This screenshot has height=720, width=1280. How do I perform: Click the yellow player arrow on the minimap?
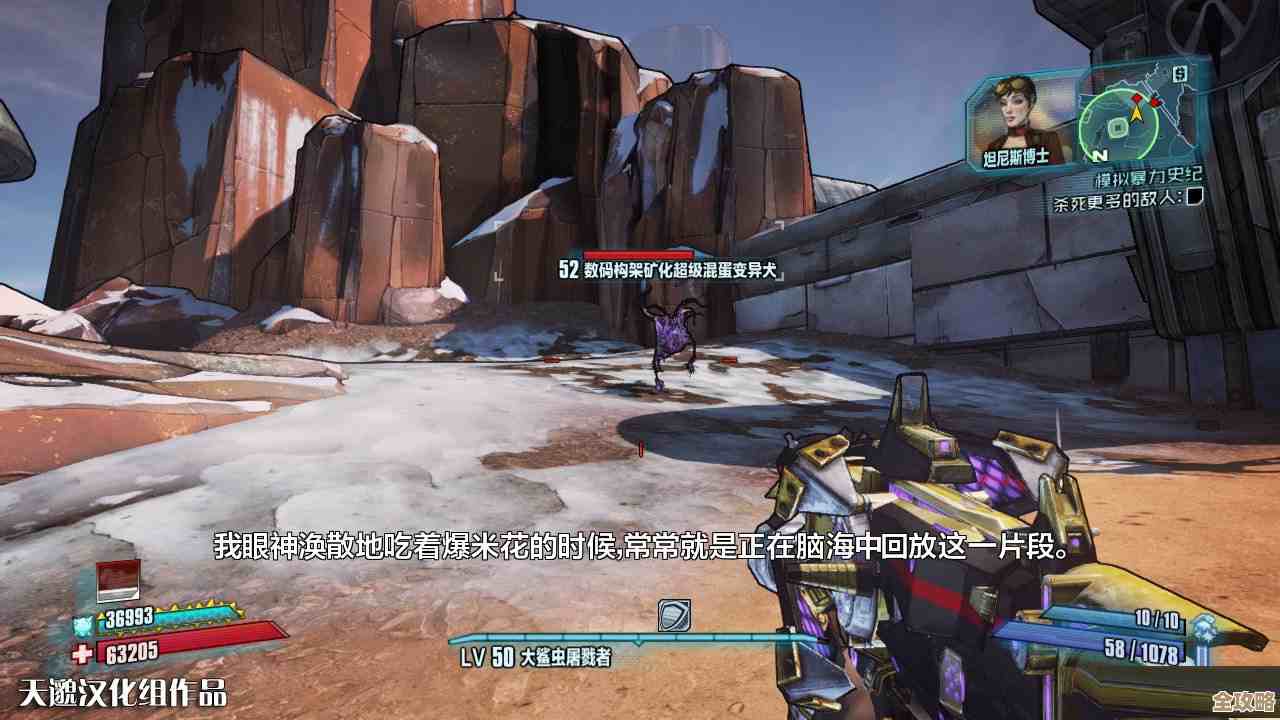[1136, 113]
